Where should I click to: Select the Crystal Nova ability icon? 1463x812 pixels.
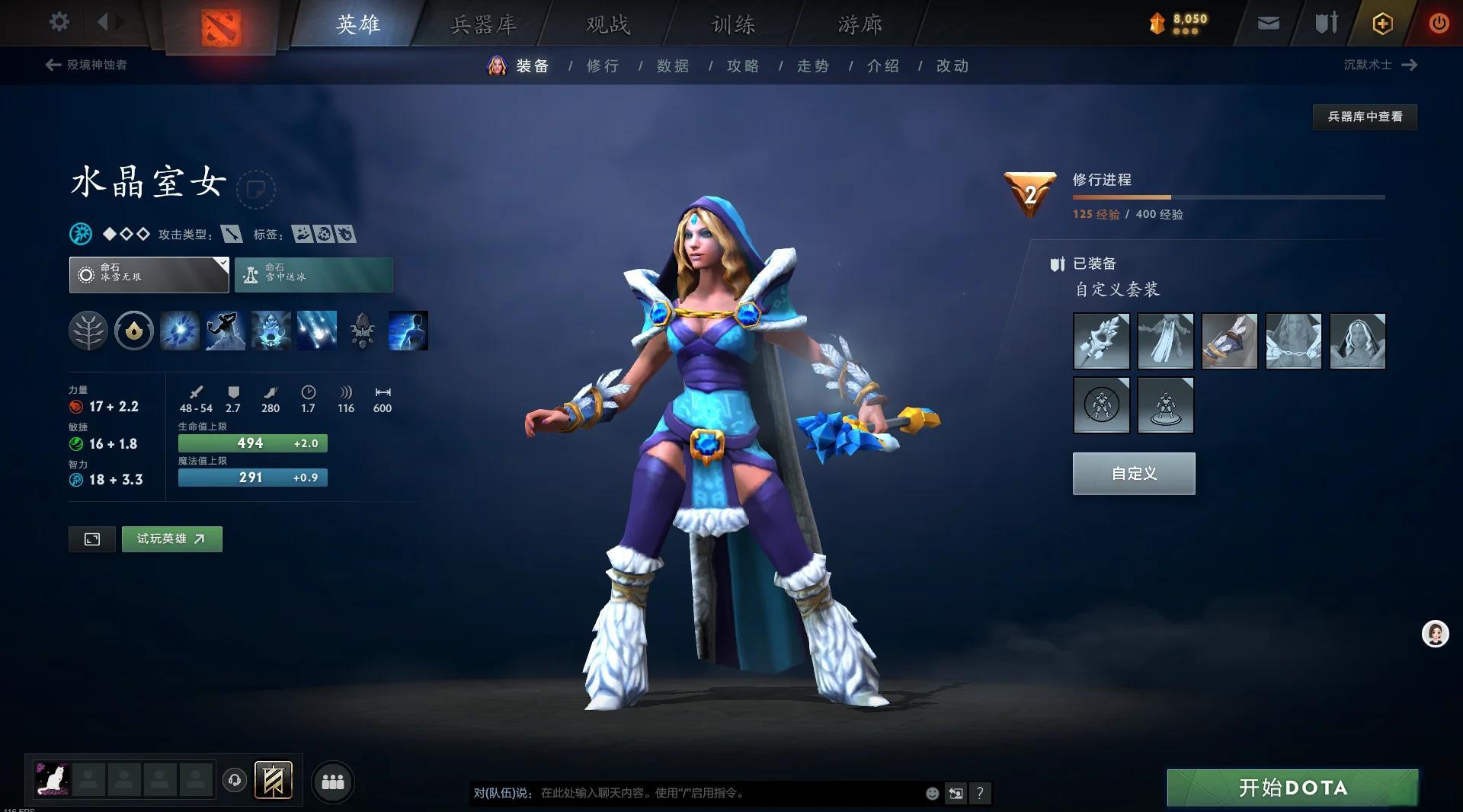tap(180, 330)
